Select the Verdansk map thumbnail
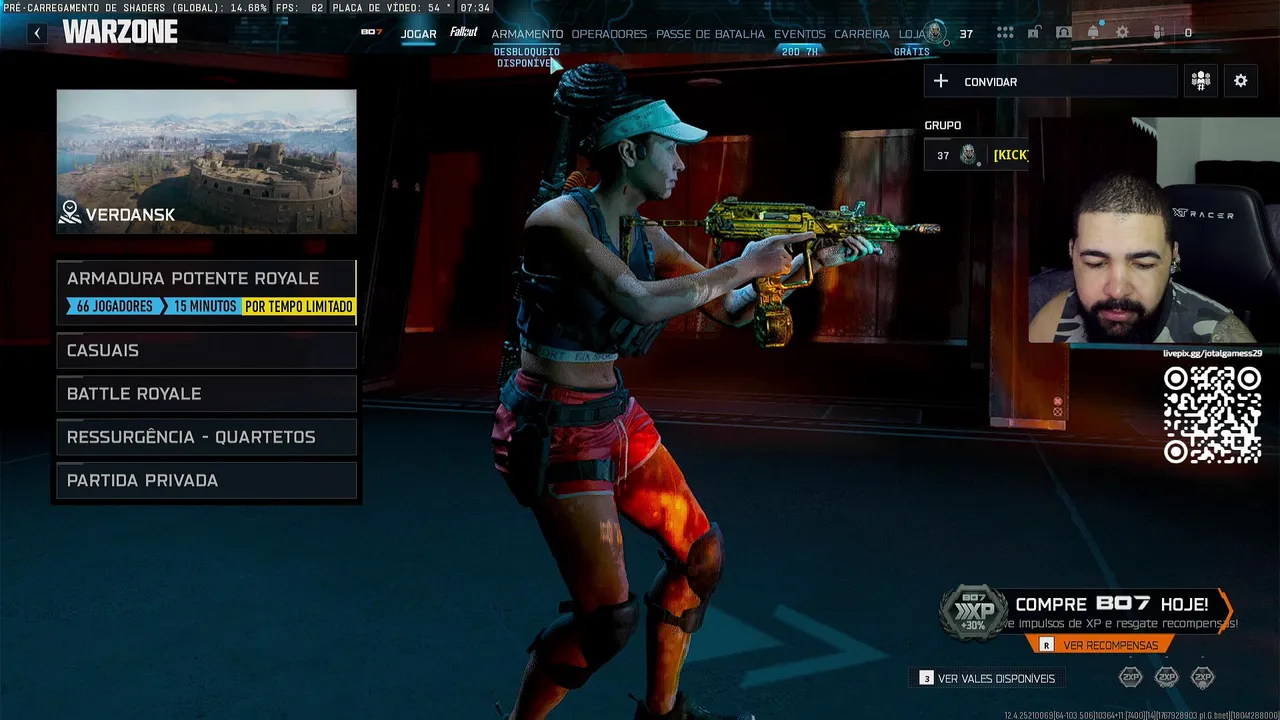 point(206,161)
